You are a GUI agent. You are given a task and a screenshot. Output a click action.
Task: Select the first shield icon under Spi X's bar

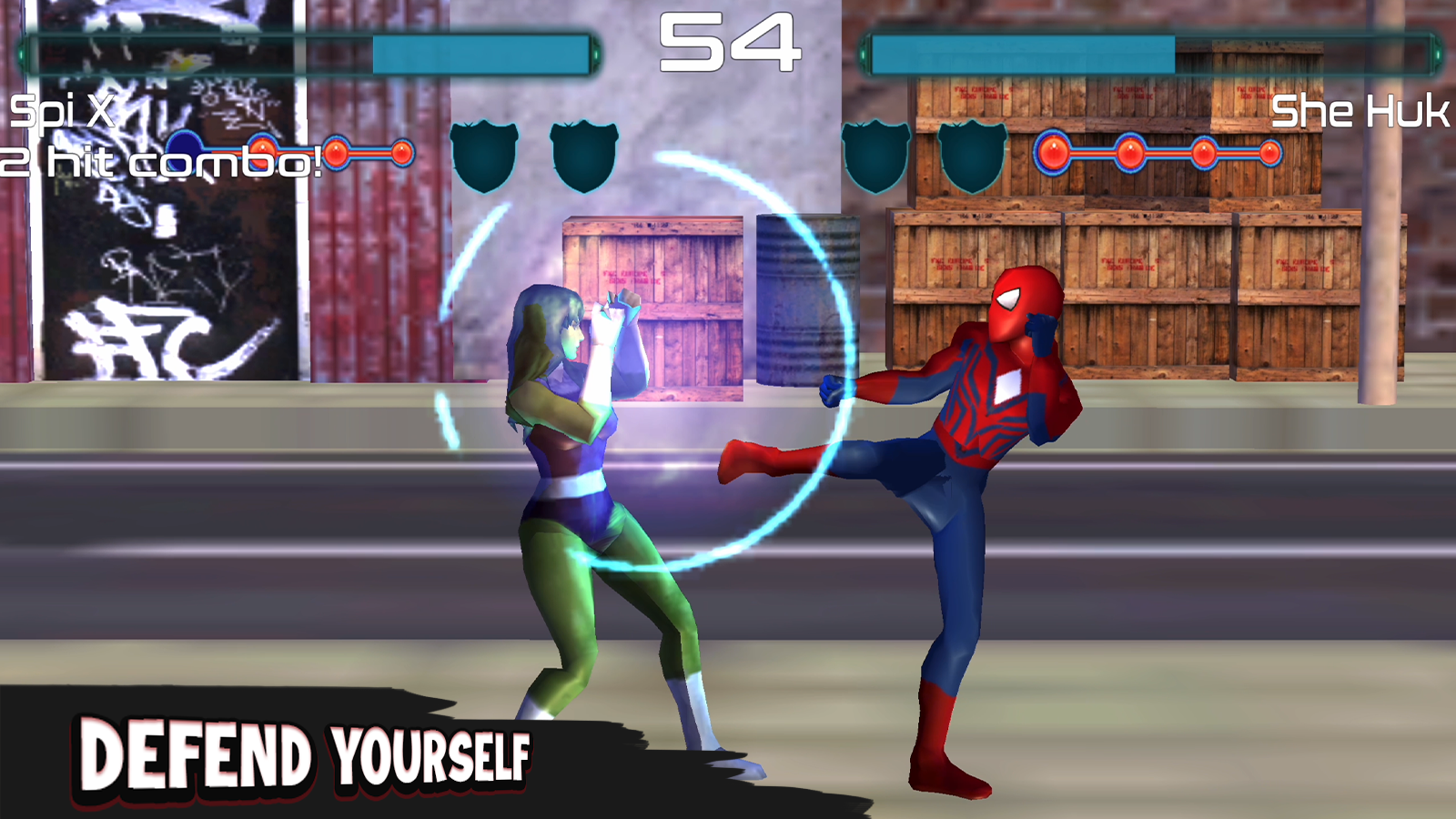coord(482,155)
